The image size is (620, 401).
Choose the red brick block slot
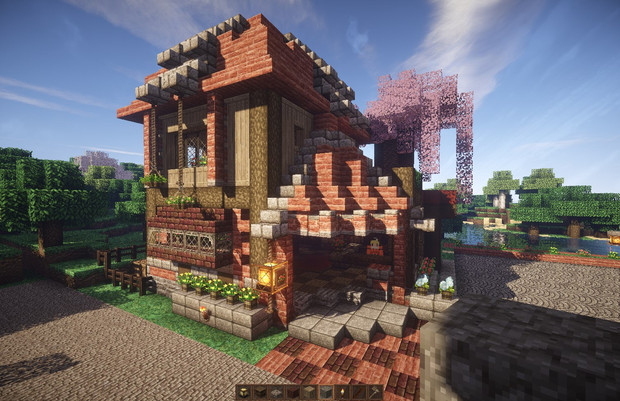pos(292,392)
